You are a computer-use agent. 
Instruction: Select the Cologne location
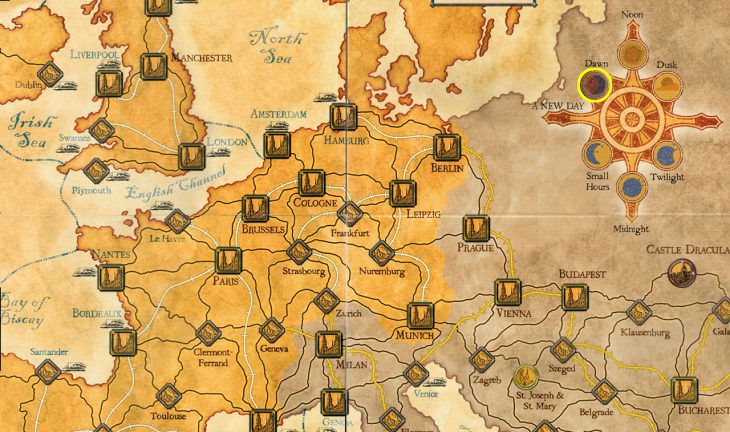(x=311, y=183)
